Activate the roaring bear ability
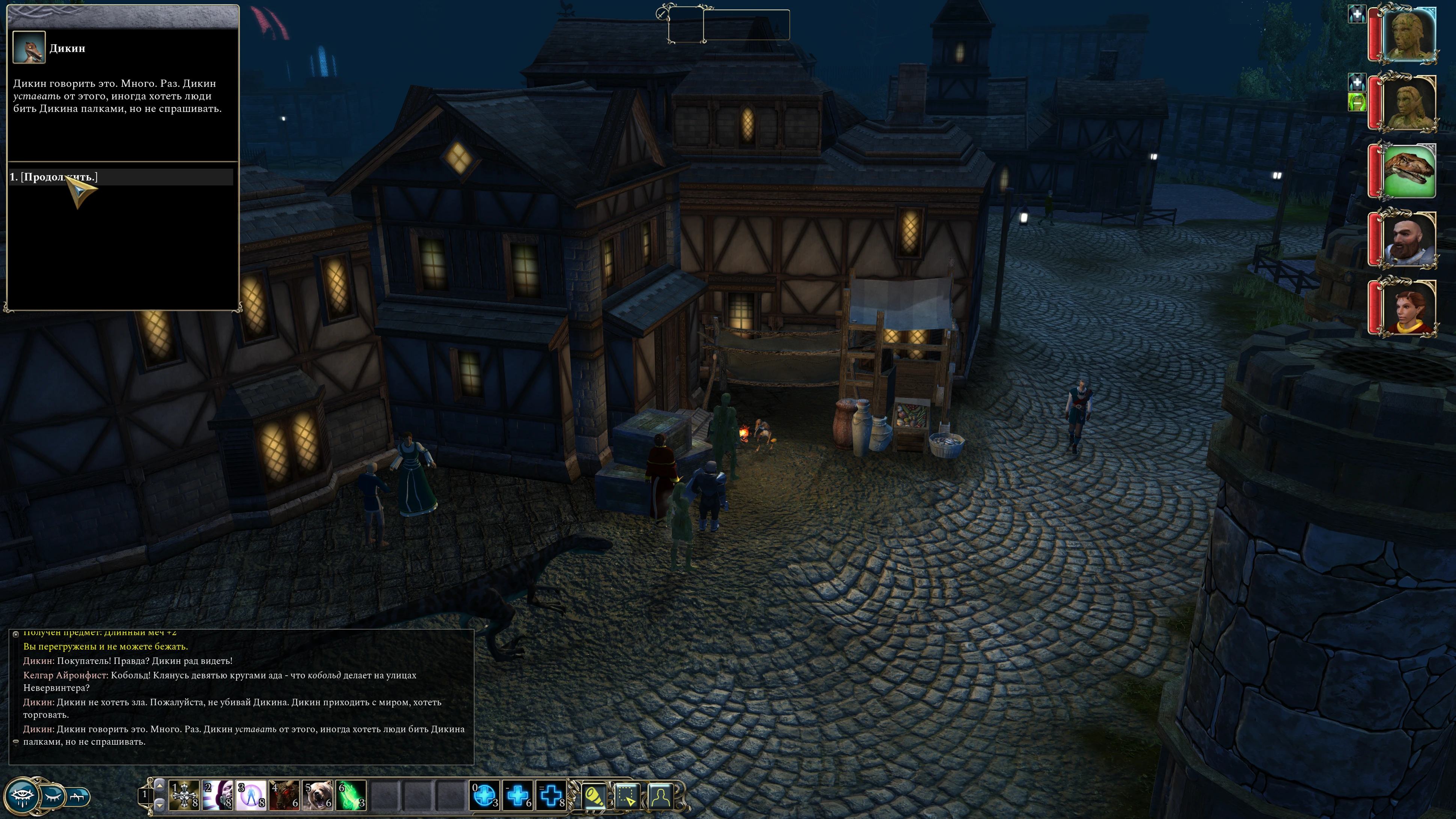The width and height of the screenshot is (1456, 819). (318, 795)
